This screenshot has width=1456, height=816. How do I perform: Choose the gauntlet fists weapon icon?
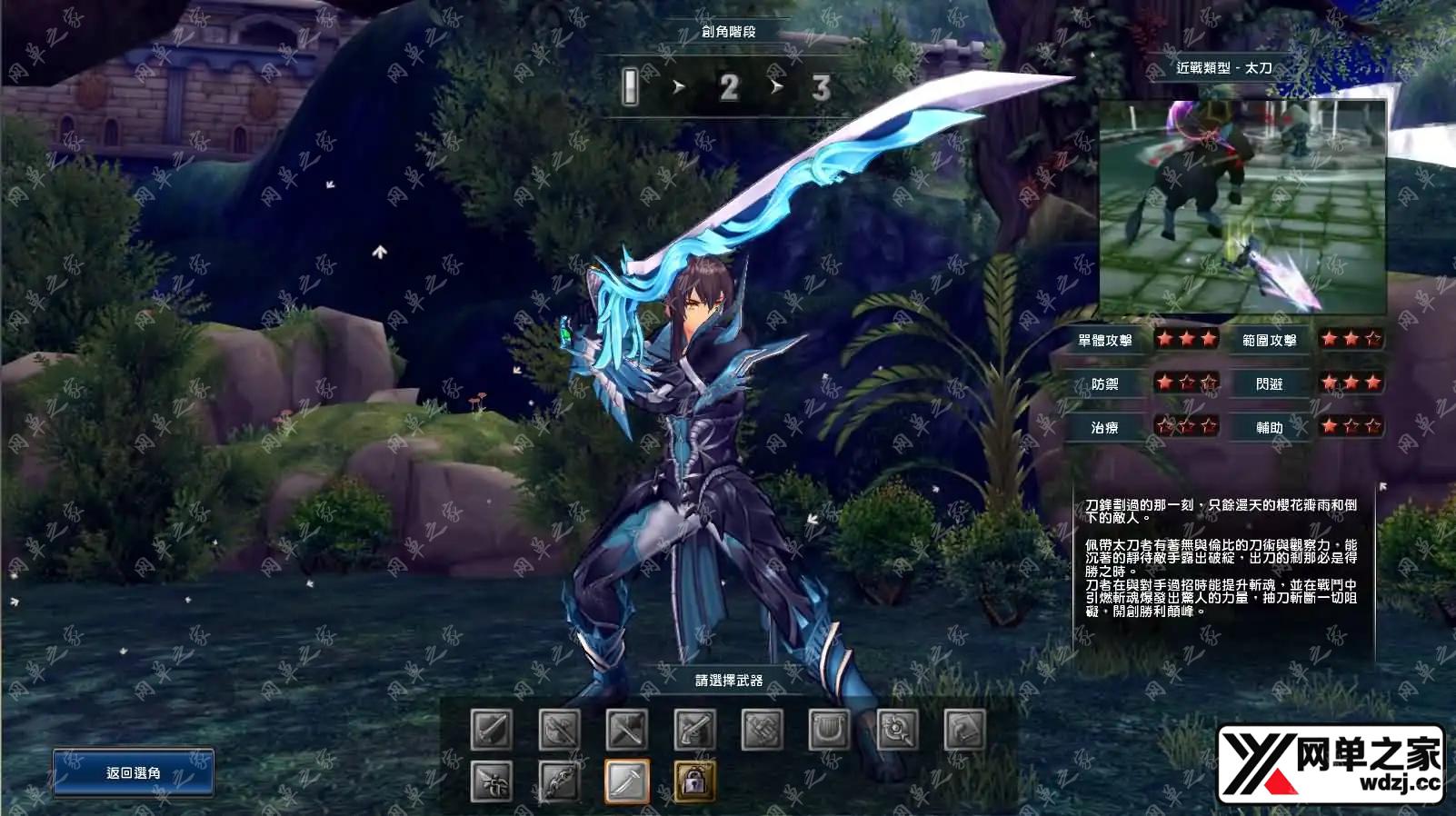[763, 729]
